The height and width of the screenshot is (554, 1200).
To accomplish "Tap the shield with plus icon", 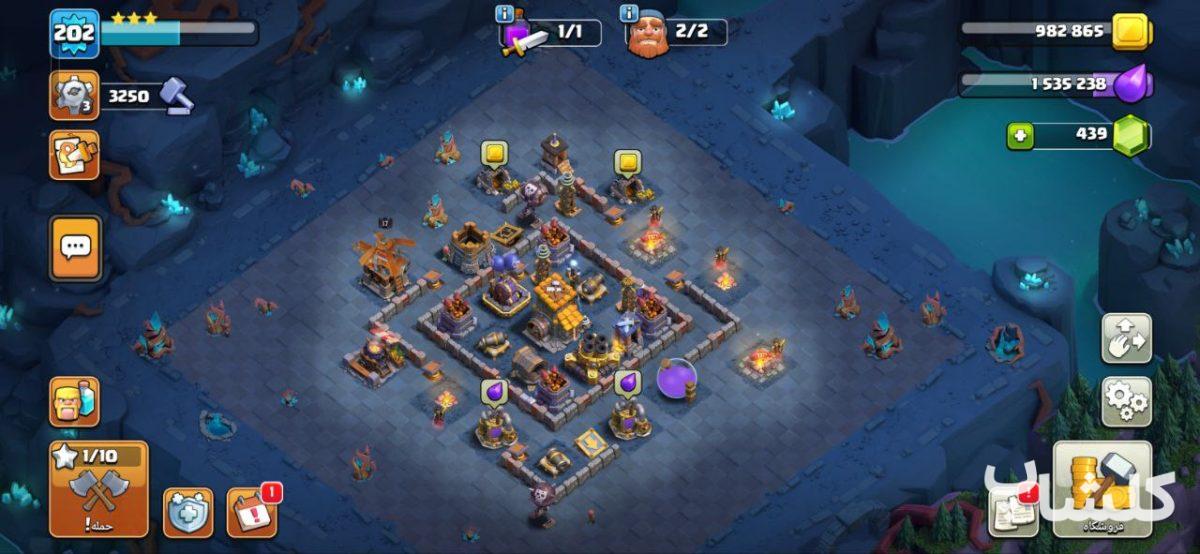I will 188,511.
